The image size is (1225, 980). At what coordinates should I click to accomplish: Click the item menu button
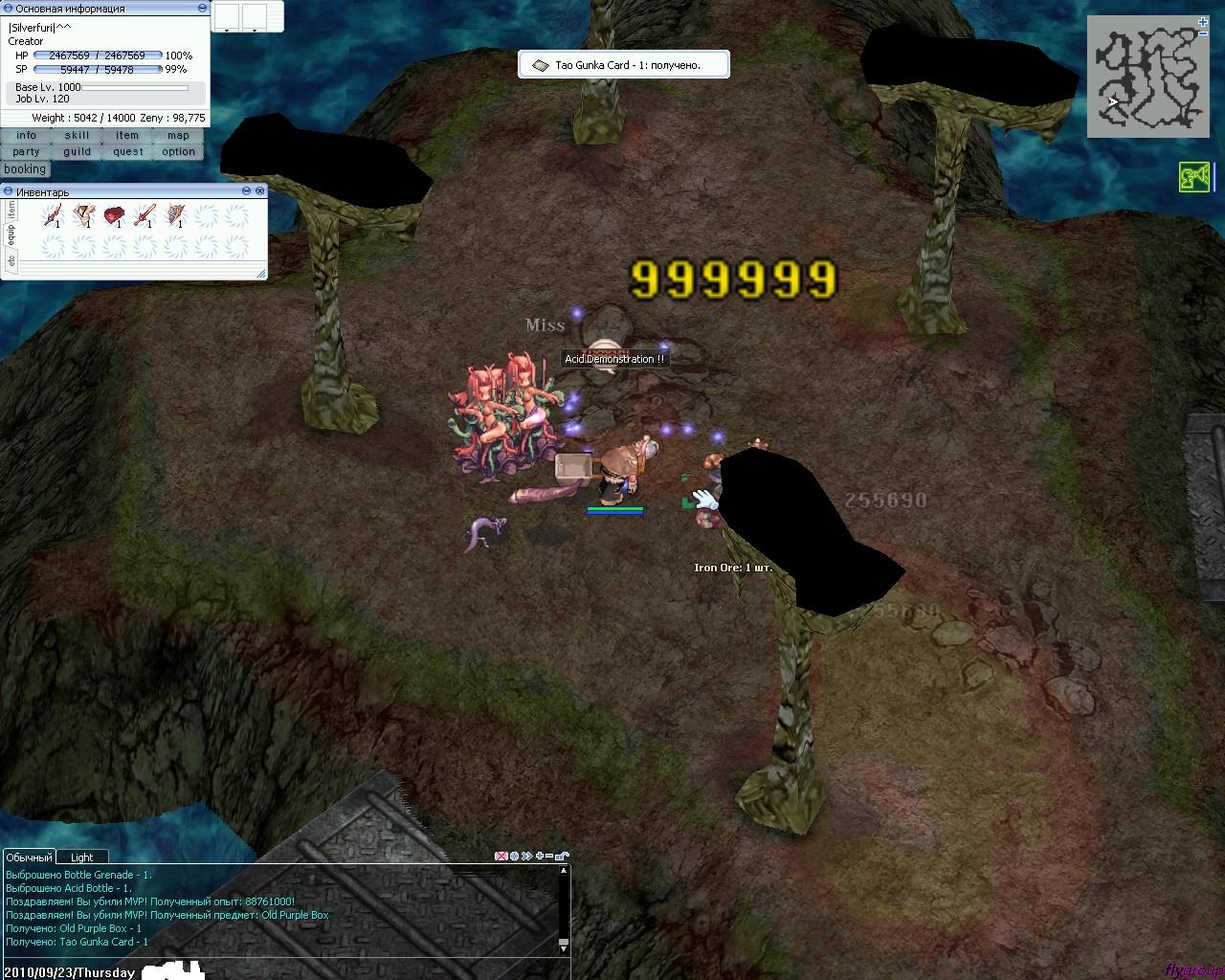pyautogui.click(x=127, y=136)
